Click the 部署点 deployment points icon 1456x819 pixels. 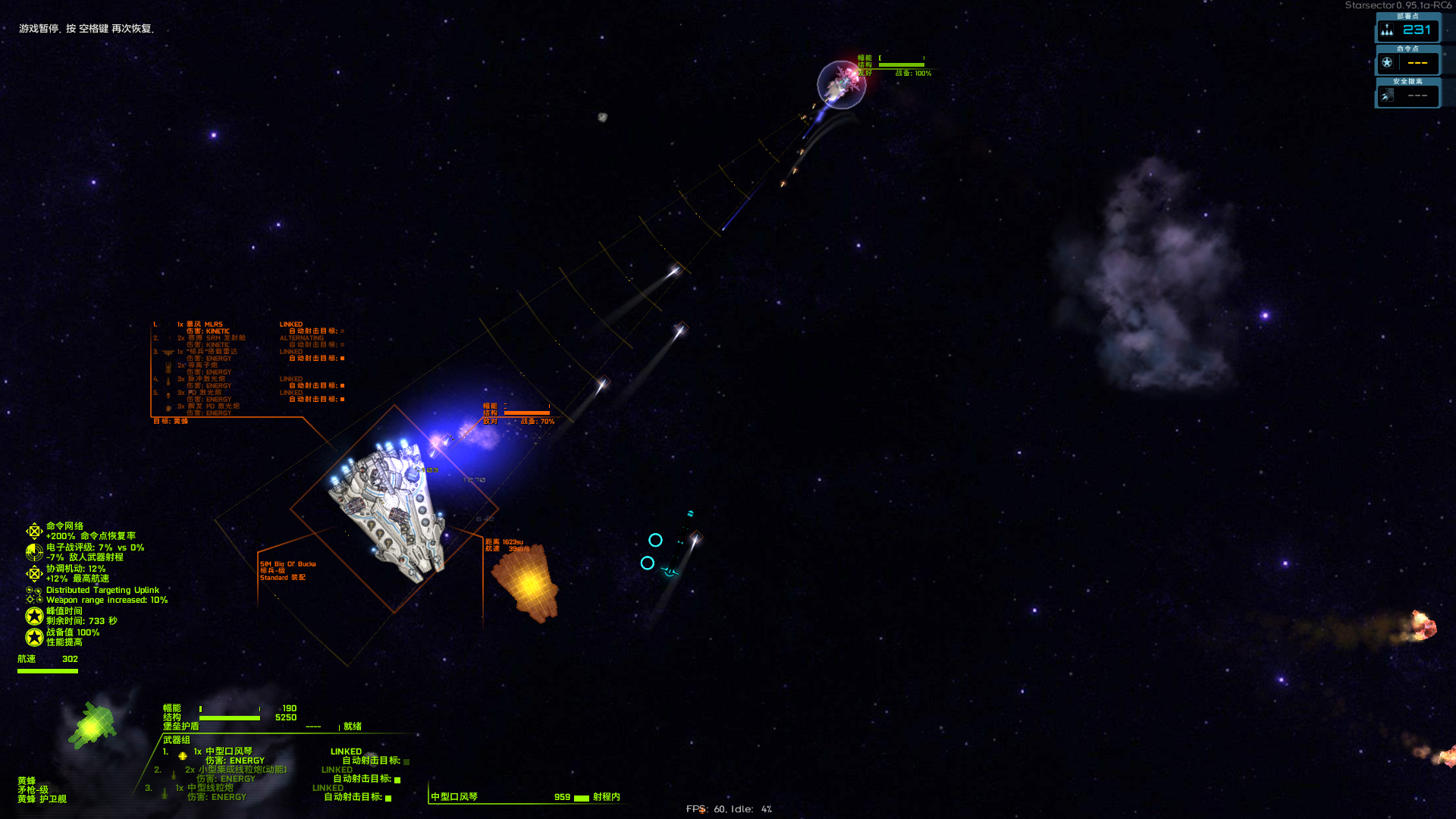pyautogui.click(x=1387, y=30)
